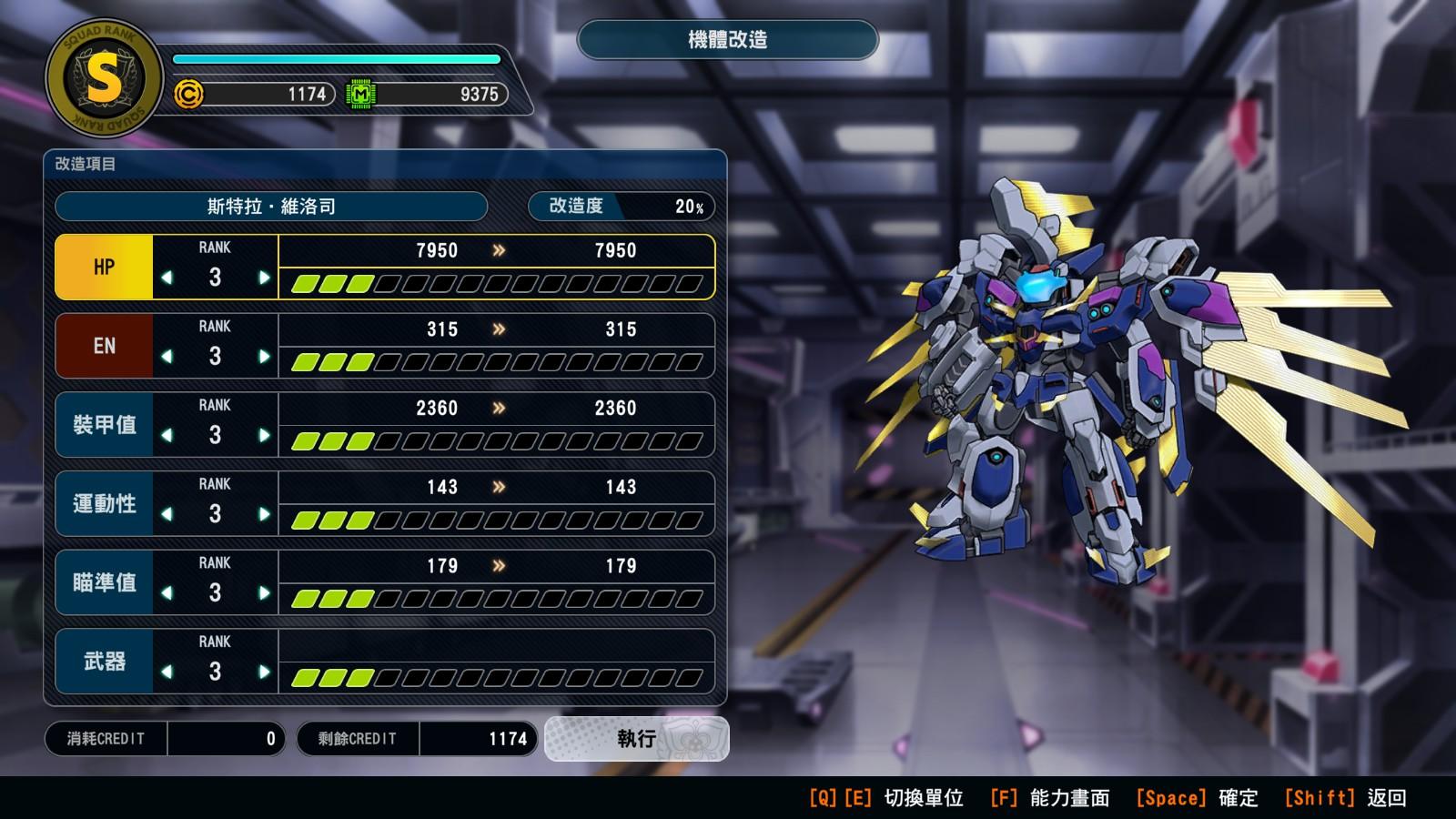Raise EN rank using right arrow
Screen dimensions: 1456x819
[264, 357]
